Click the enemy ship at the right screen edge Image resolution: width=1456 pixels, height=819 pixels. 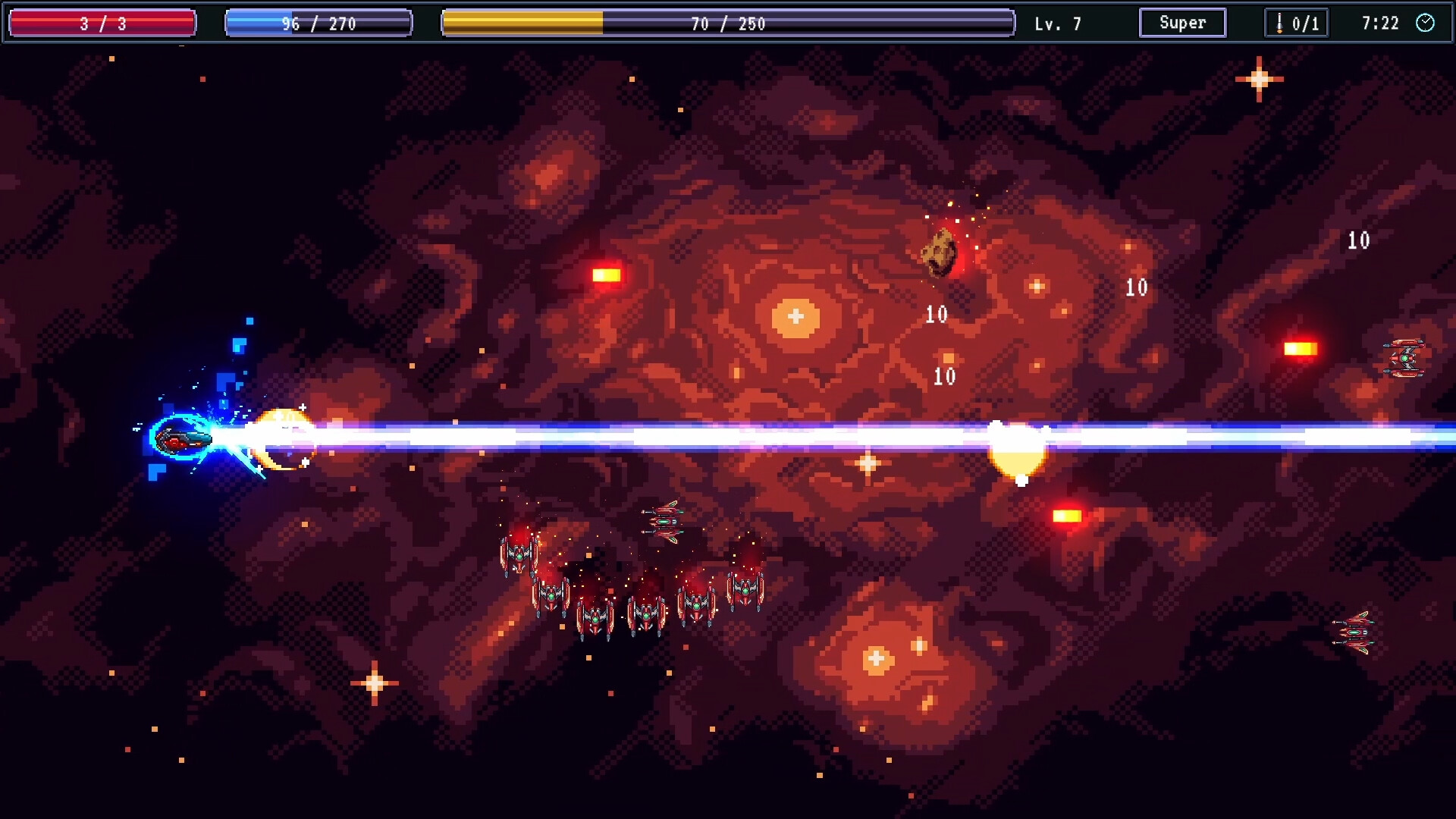point(1404,356)
